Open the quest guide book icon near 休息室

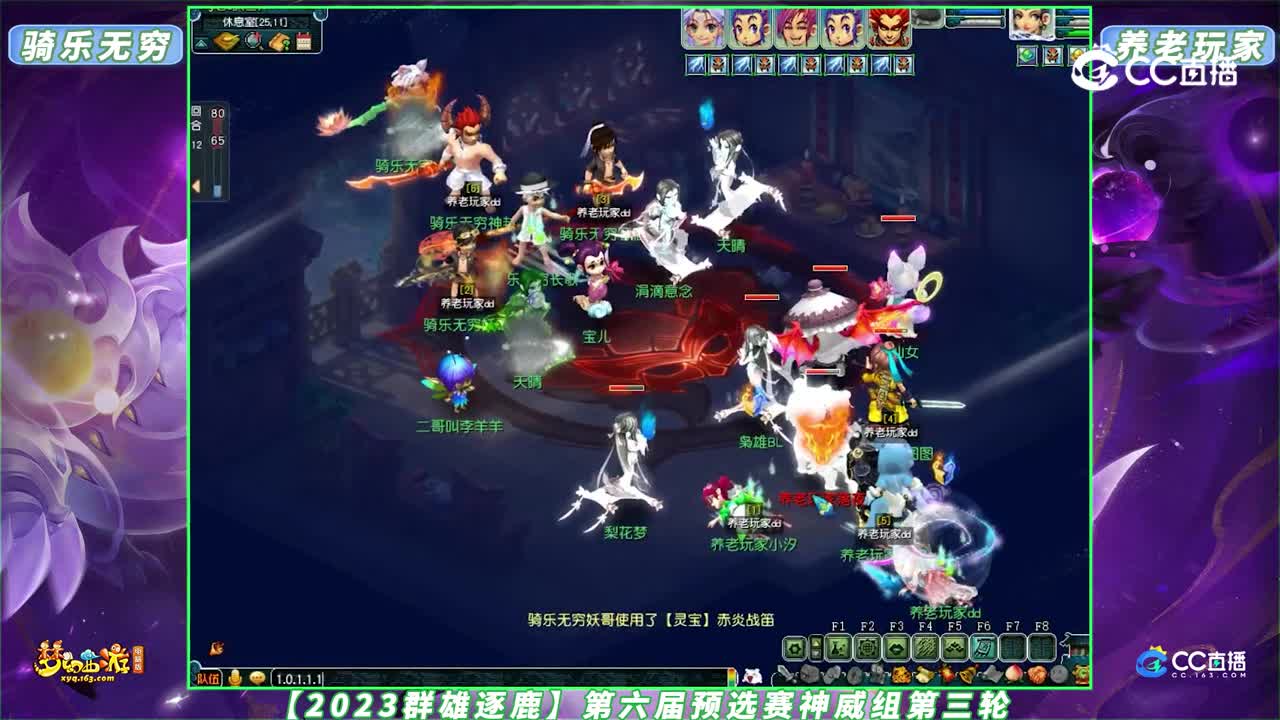(279, 41)
